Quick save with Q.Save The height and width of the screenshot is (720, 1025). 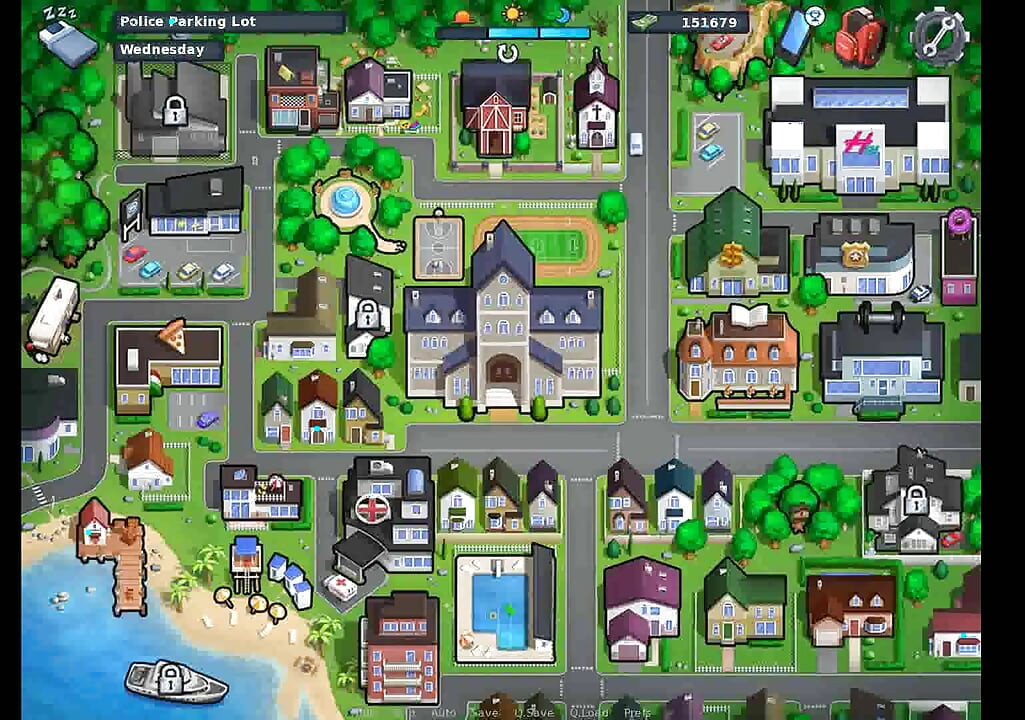[x=534, y=713]
